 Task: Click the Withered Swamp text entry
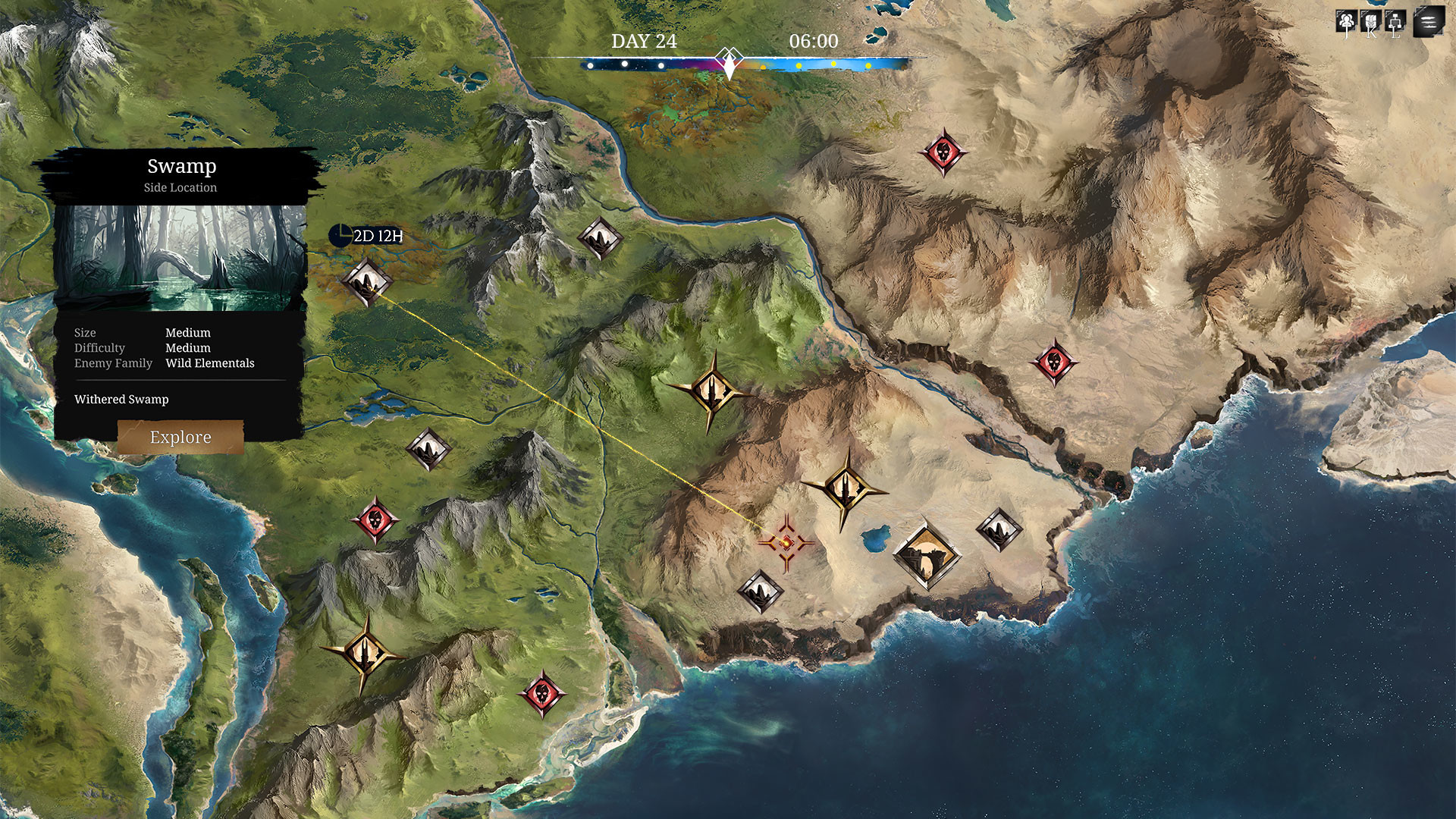121,400
